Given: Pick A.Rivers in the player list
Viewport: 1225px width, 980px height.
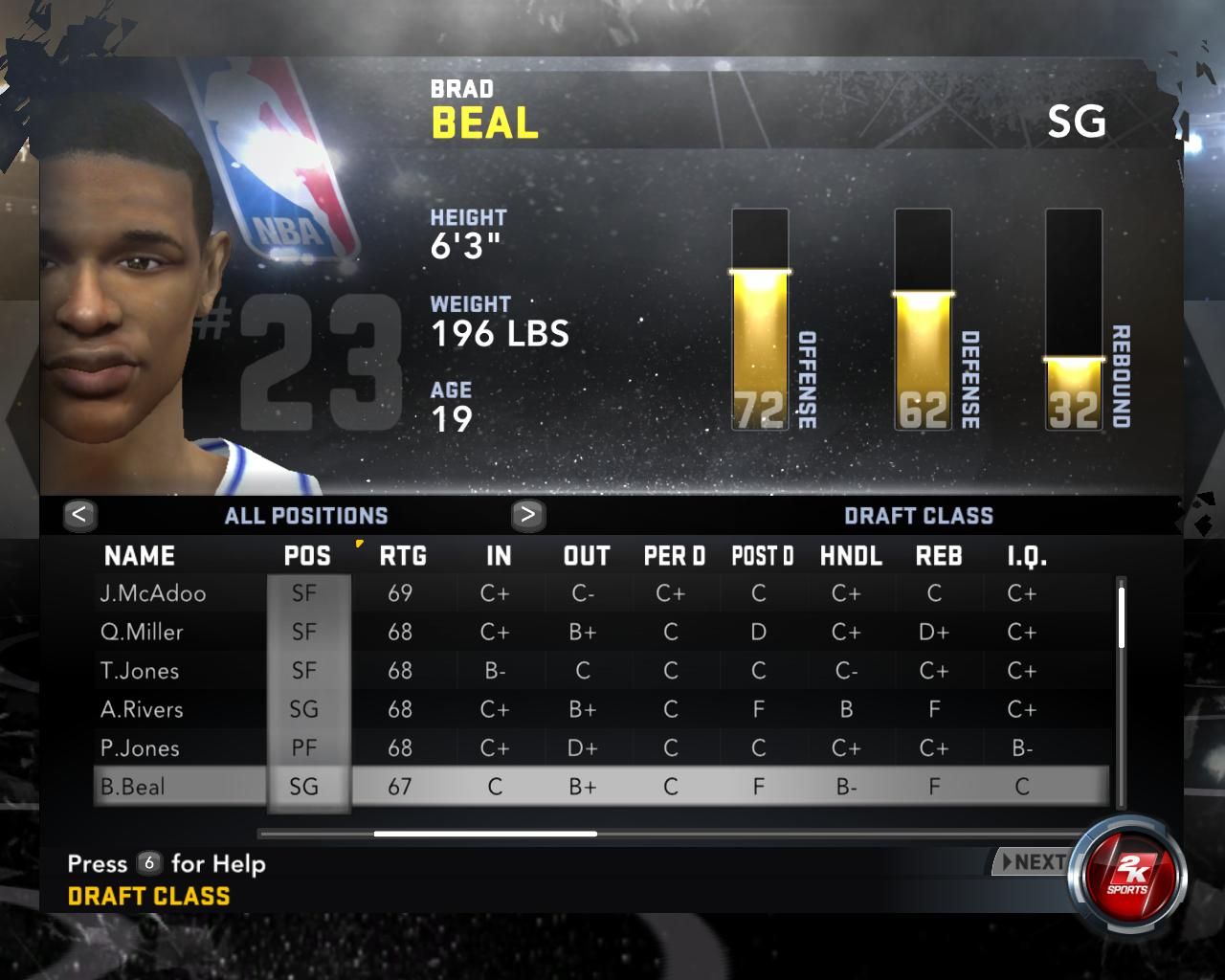Looking at the screenshot, I should [142, 709].
